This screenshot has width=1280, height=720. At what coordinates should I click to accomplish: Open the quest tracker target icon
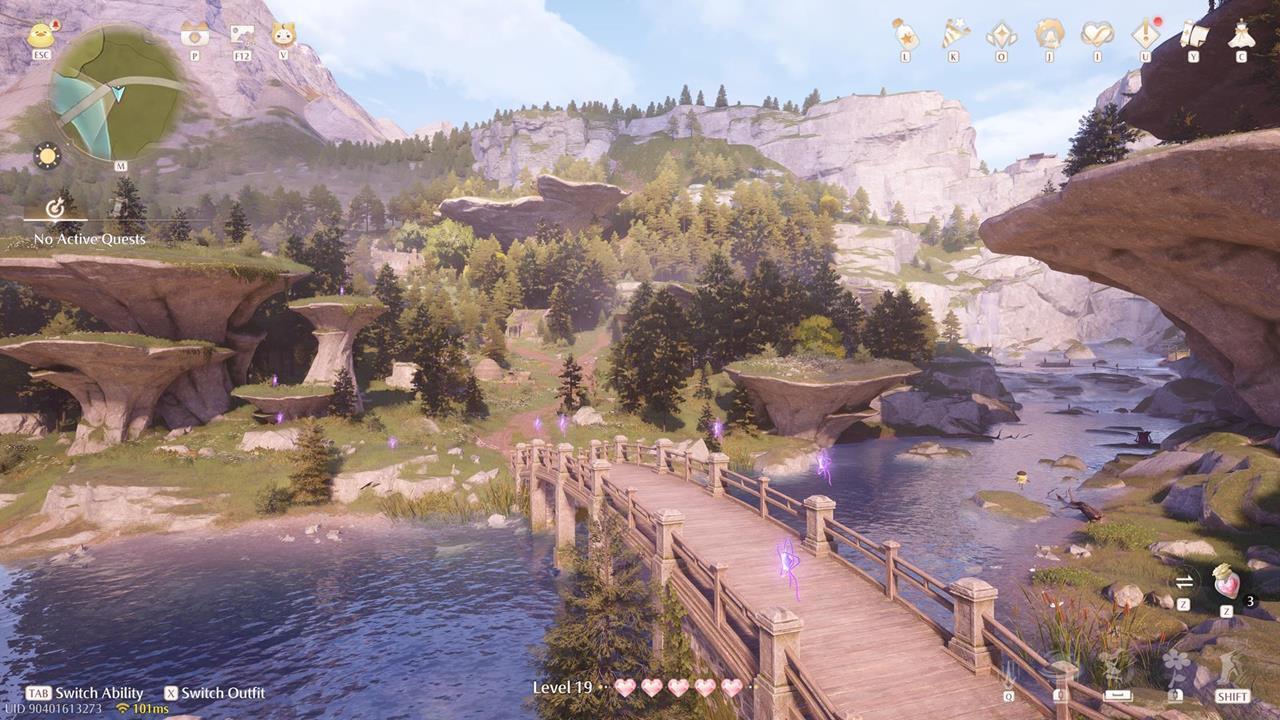tap(56, 208)
